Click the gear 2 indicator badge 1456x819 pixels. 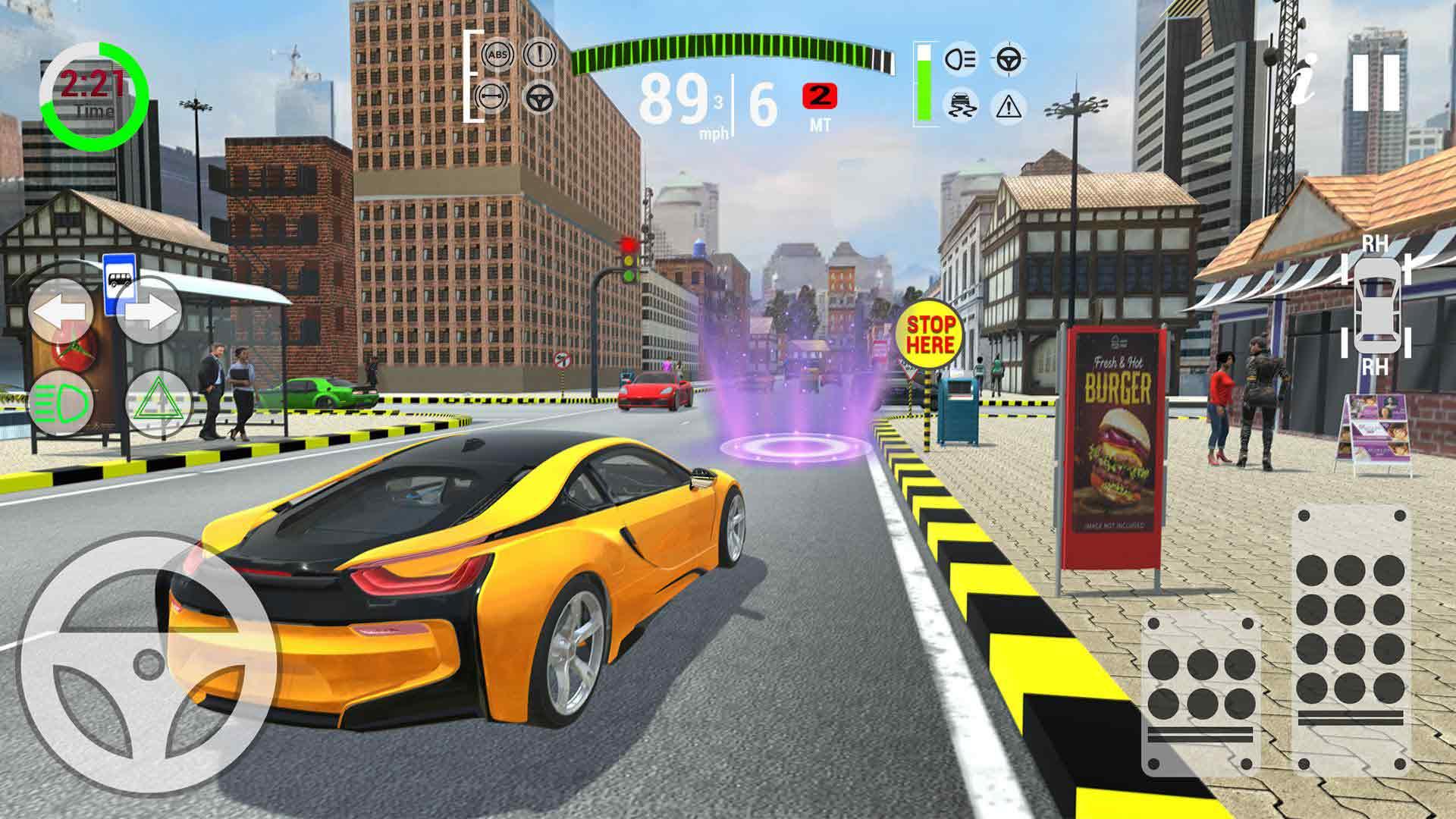pyautogui.click(x=819, y=96)
